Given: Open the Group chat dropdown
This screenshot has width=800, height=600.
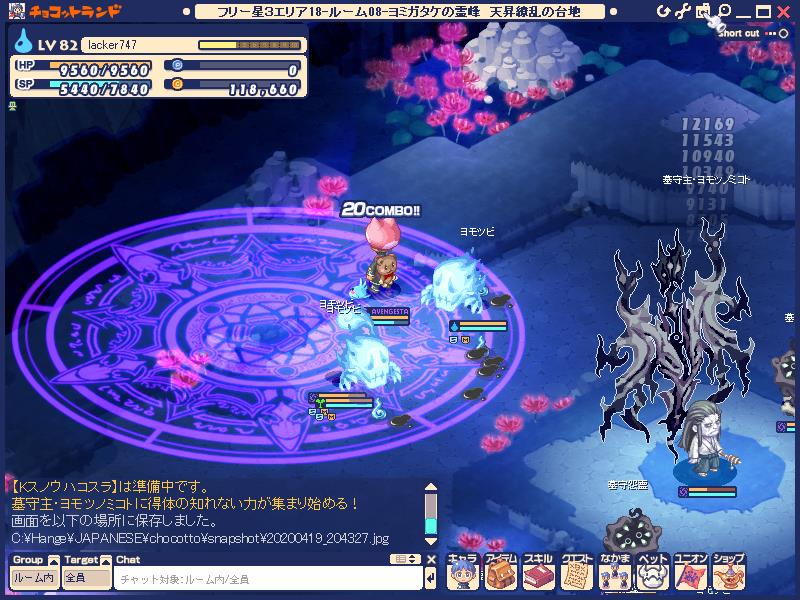Looking at the screenshot, I should 33,578.
